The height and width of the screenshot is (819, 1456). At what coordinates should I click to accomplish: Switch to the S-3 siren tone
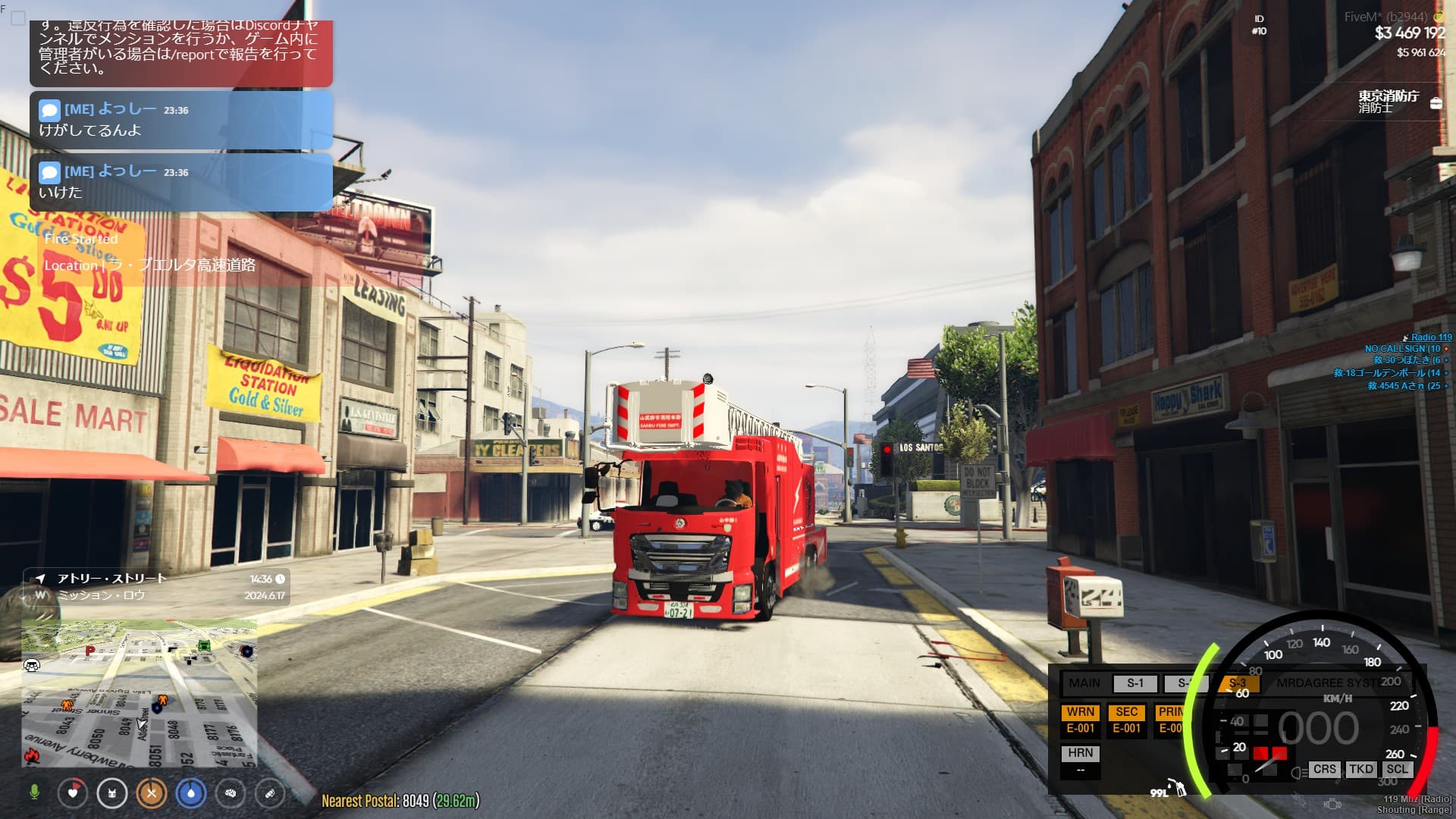pos(1238,683)
